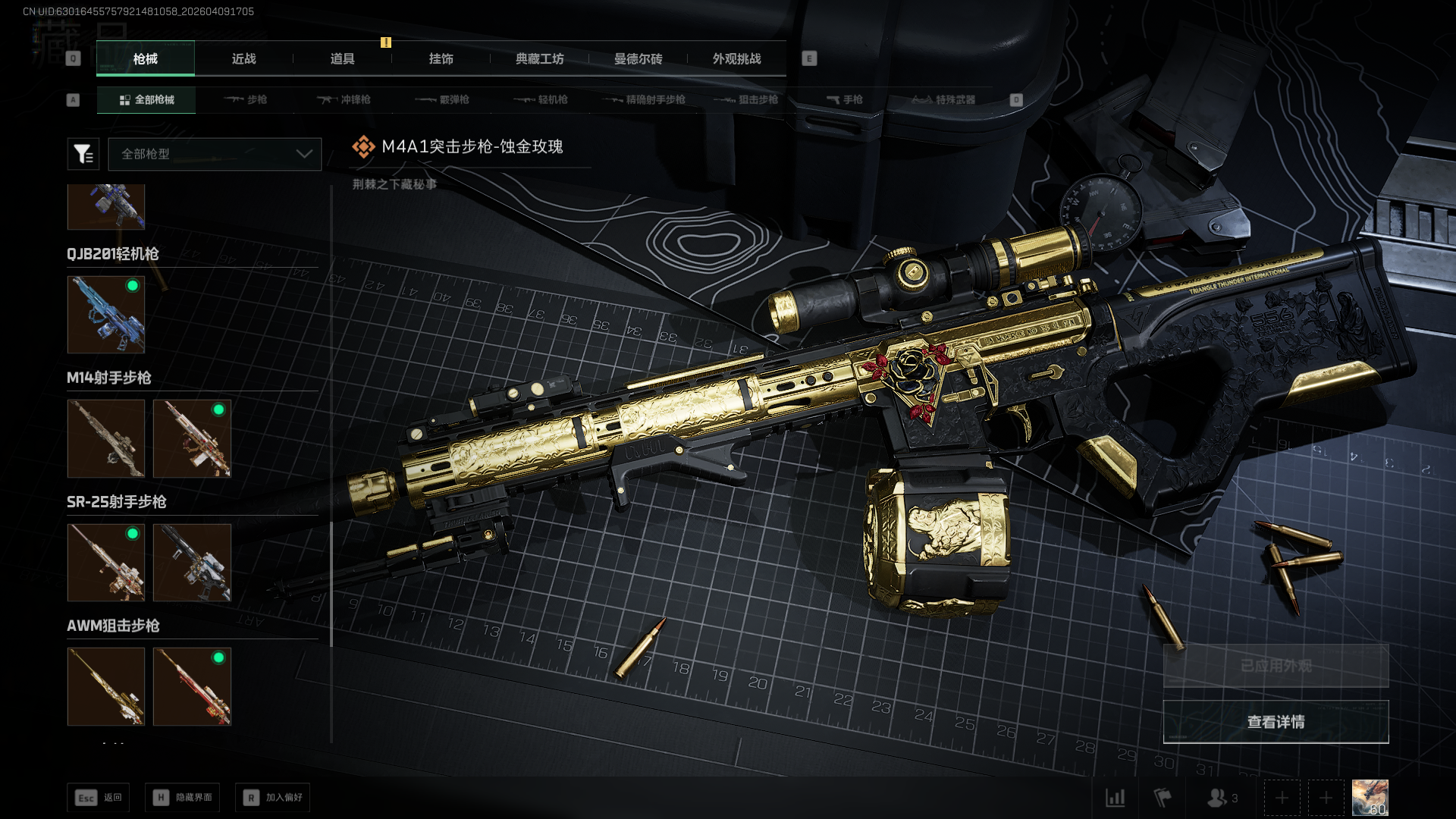This screenshot has height=819, width=1456.
Task: Go to the 典藏工坊 tab
Action: pyautogui.click(x=539, y=59)
